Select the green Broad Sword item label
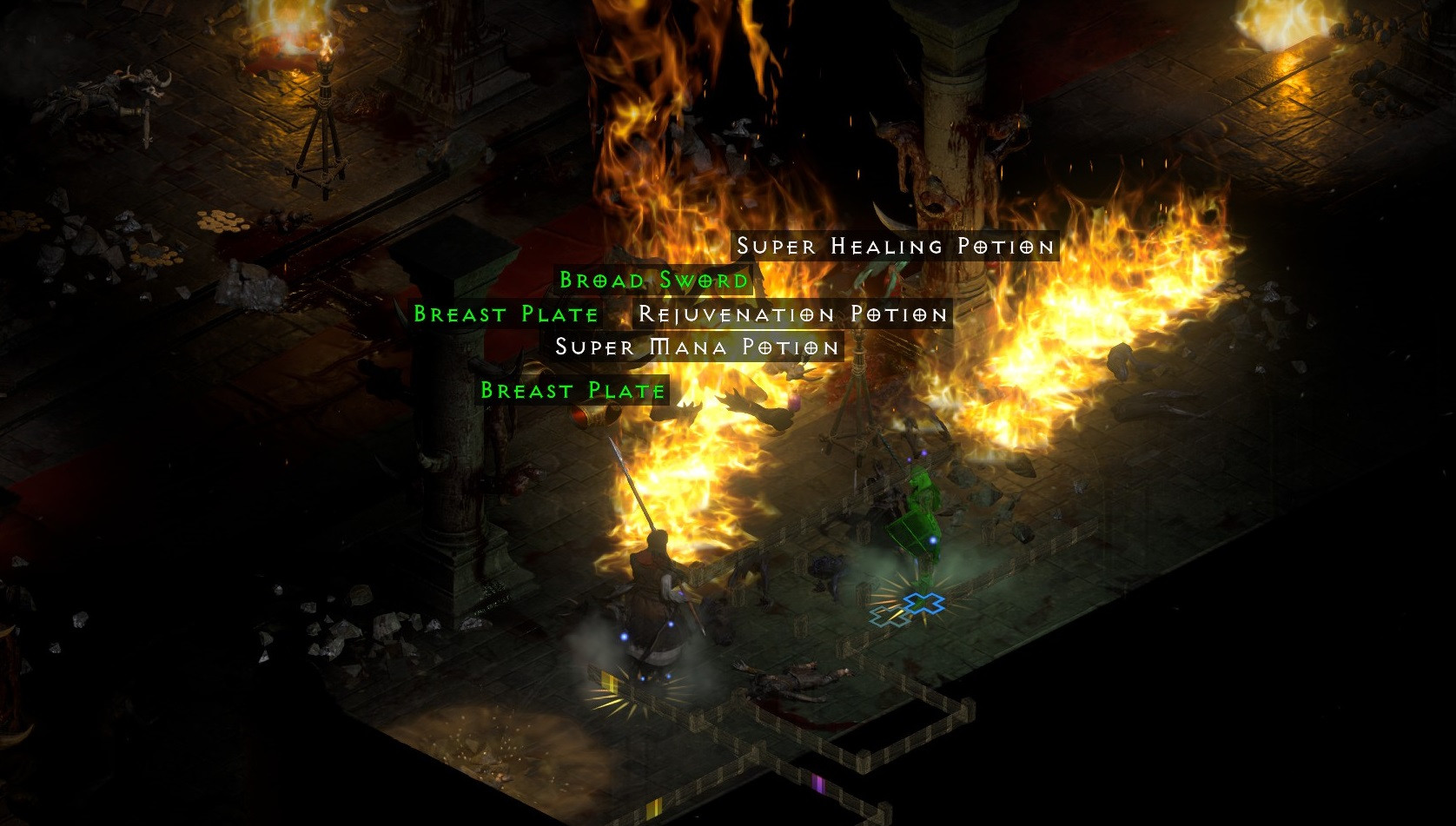 tap(653, 281)
